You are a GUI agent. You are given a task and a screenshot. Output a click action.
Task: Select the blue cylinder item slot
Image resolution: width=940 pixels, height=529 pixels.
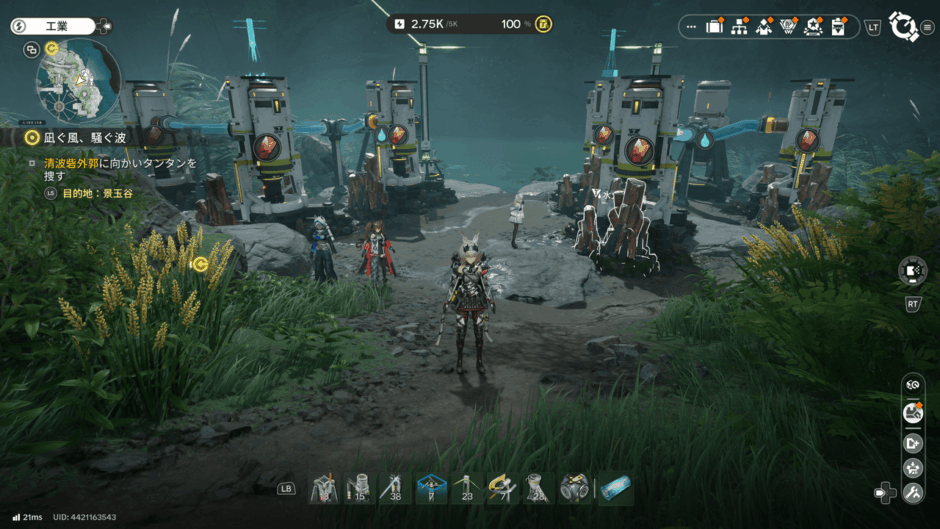(615, 488)
